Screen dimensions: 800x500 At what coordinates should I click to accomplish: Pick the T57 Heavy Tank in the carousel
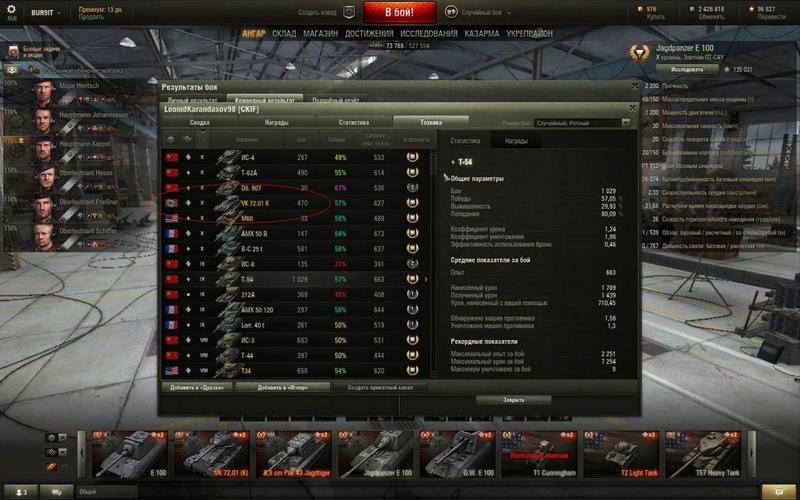coord(703,454)
